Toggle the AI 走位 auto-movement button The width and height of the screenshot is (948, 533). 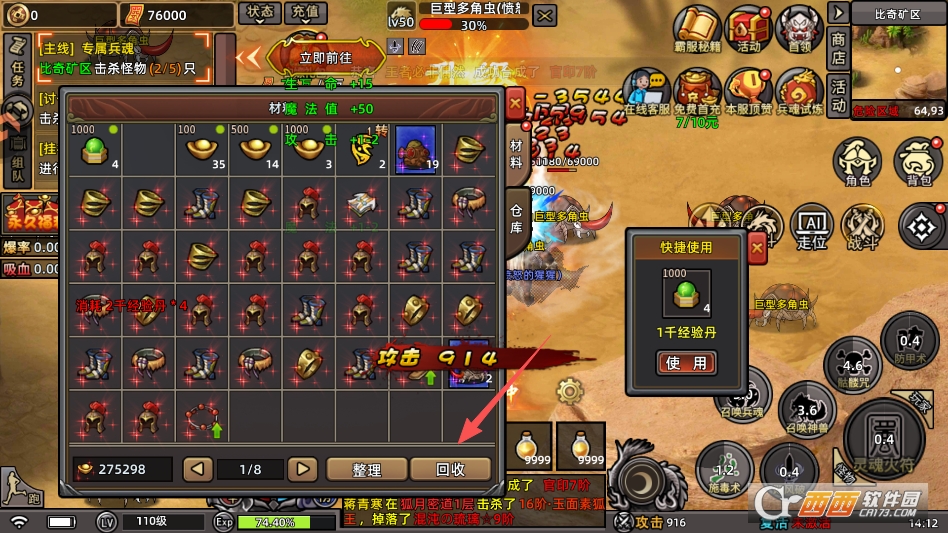tap(812, 227)
